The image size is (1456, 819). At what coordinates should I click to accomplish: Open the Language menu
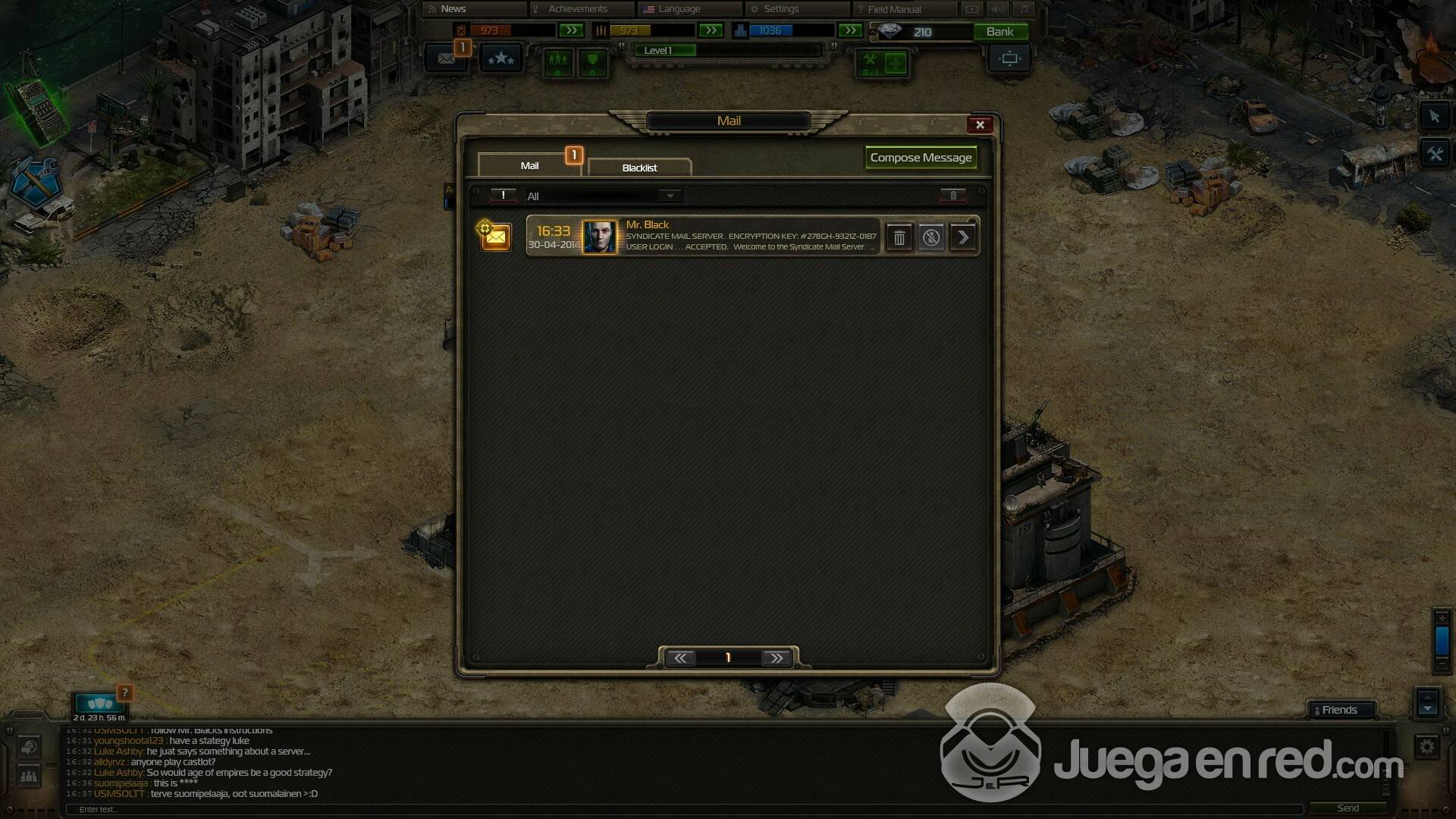679,9
